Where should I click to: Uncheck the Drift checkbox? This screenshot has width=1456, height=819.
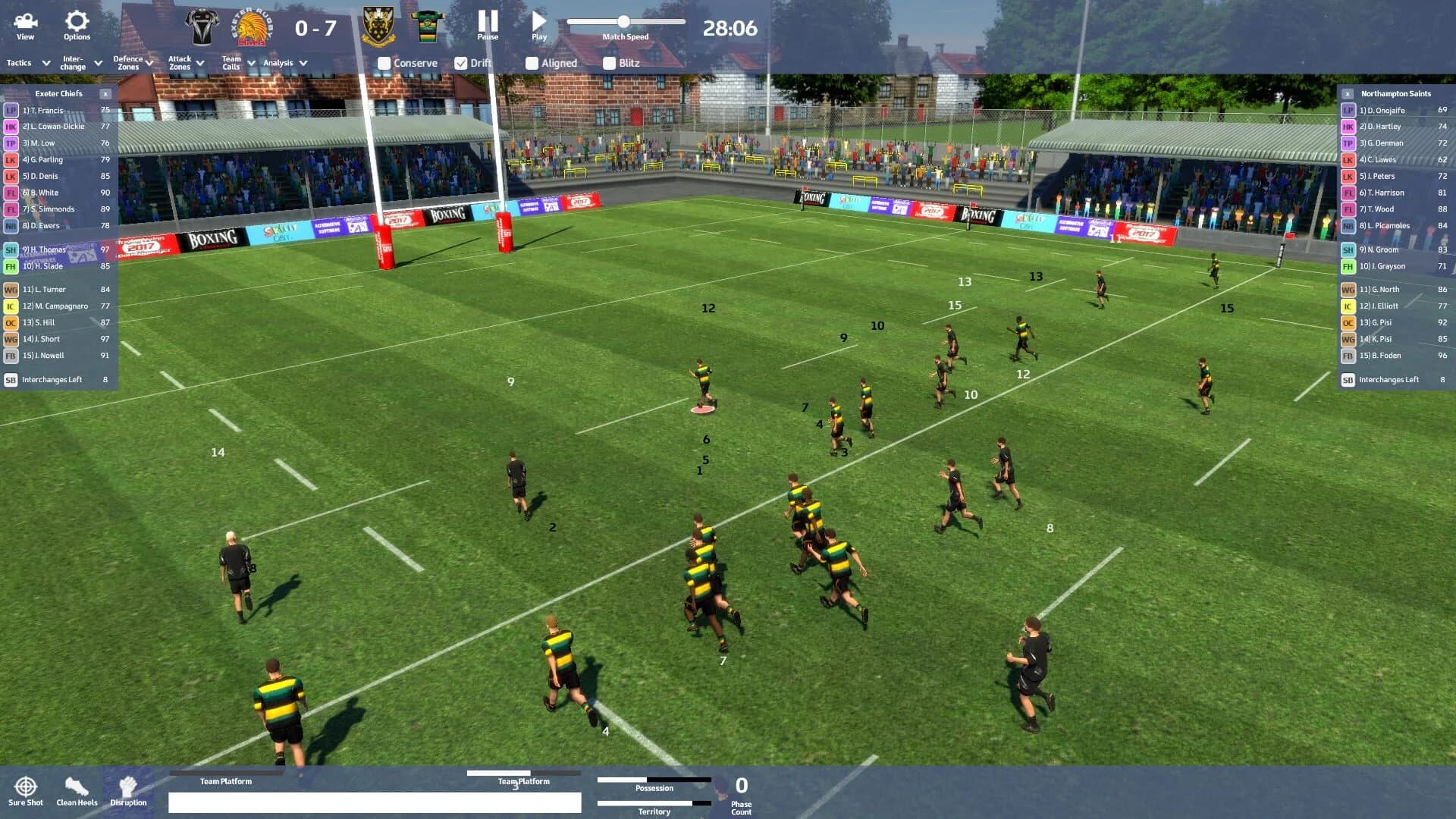click(x=463, y=63)
